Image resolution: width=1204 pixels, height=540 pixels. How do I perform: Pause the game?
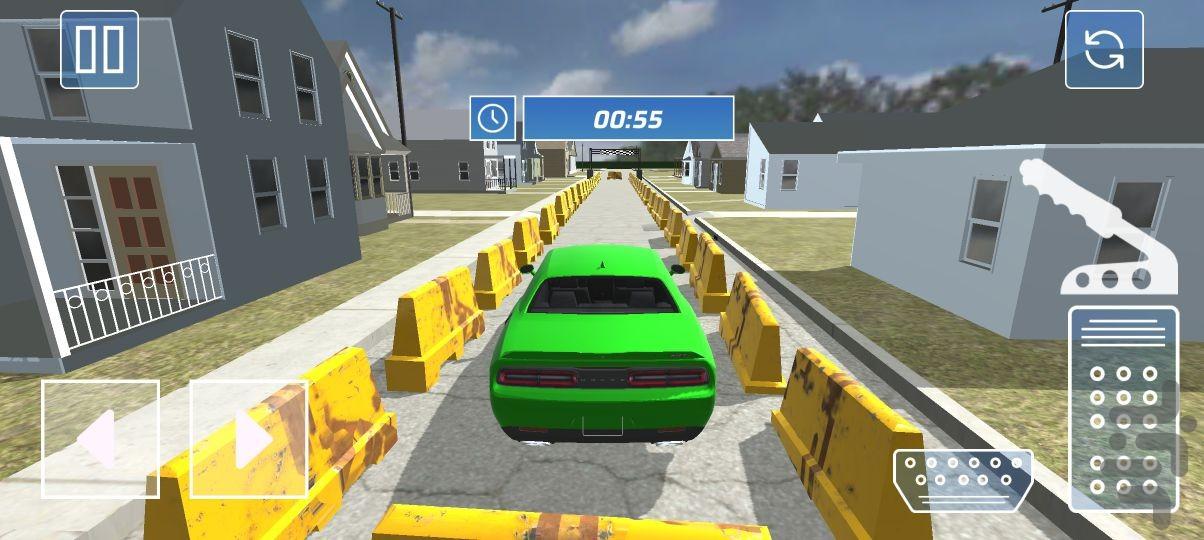click(99, 49)
